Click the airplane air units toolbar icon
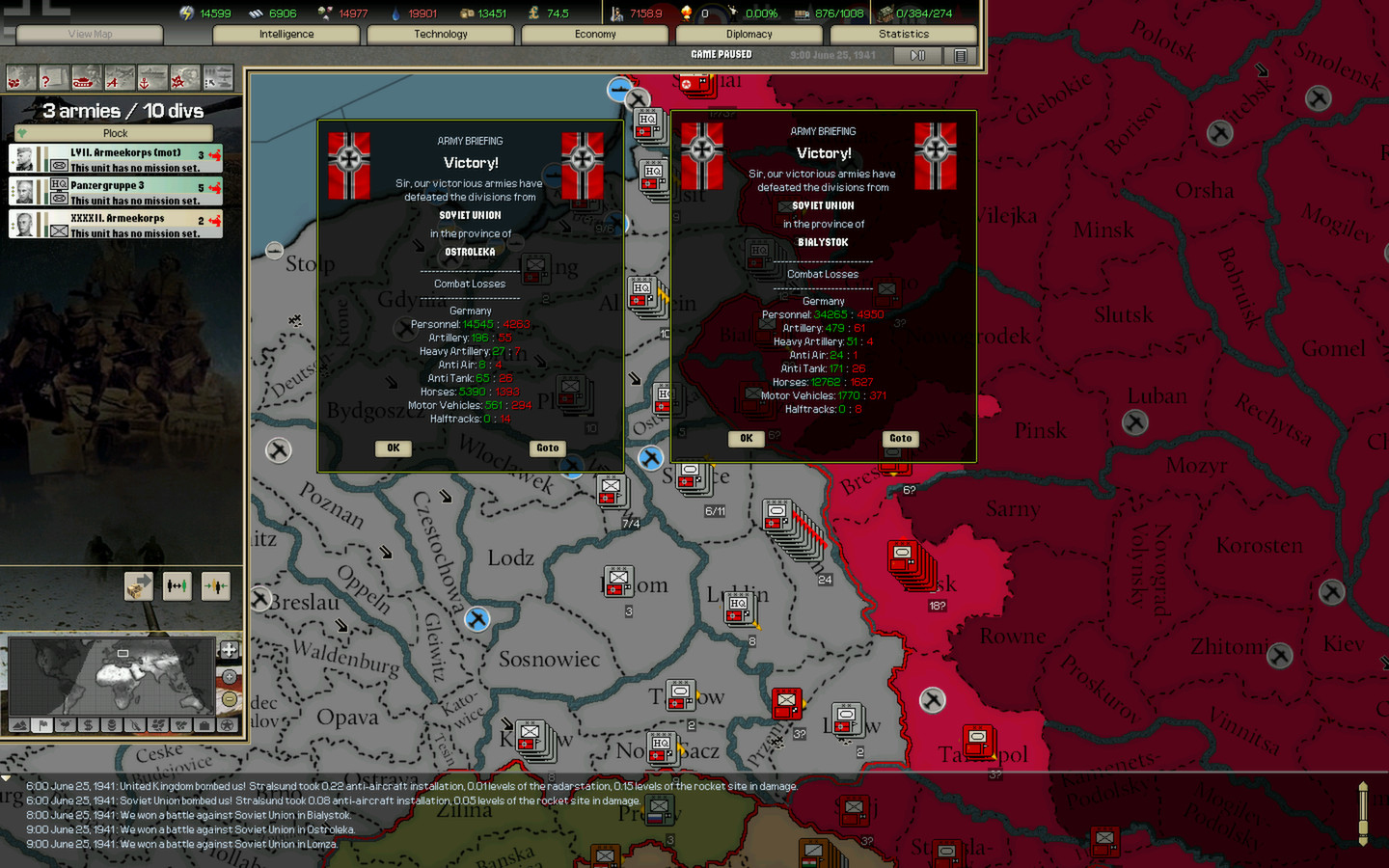The width and height of the screenshot is (1389, 868). [x=119, y=77]
